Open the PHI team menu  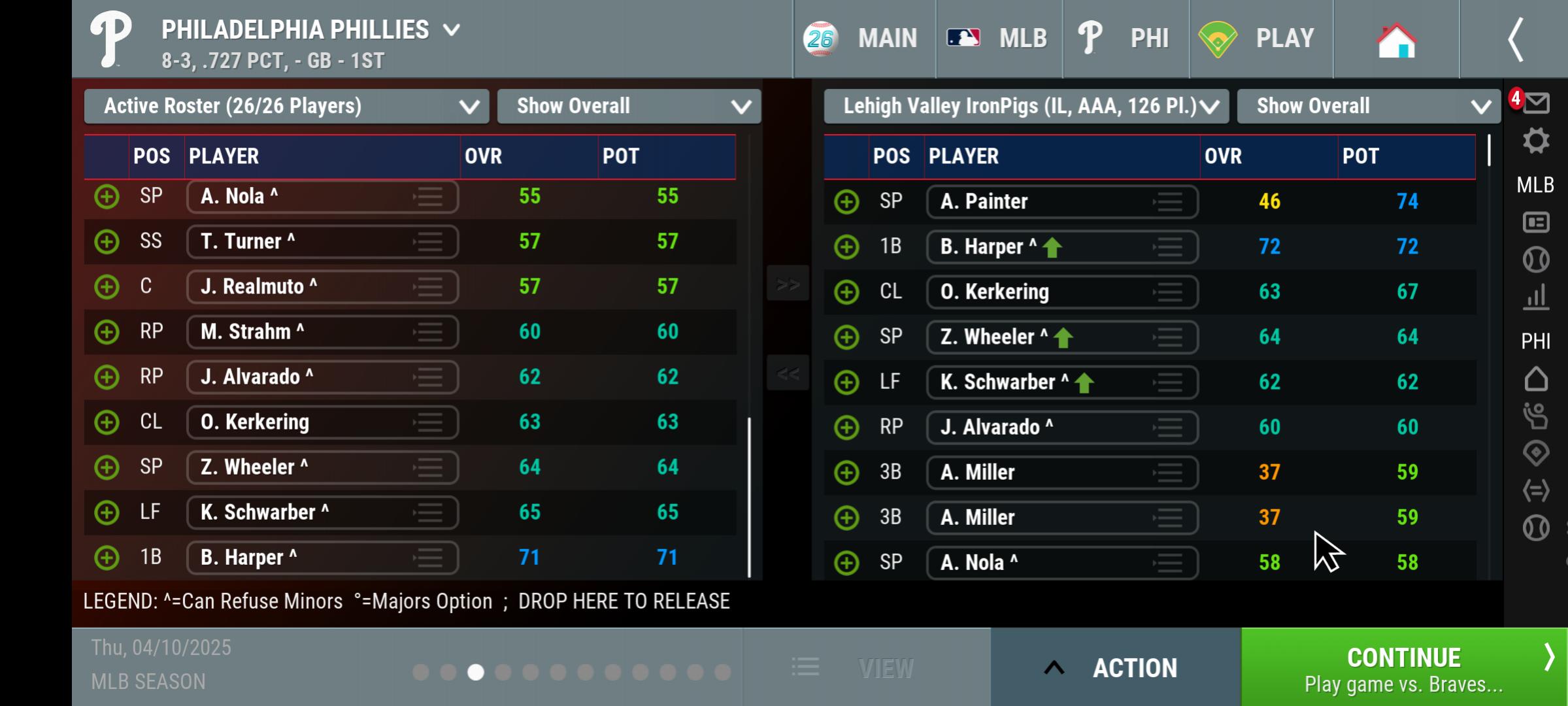coord(1125,39)
